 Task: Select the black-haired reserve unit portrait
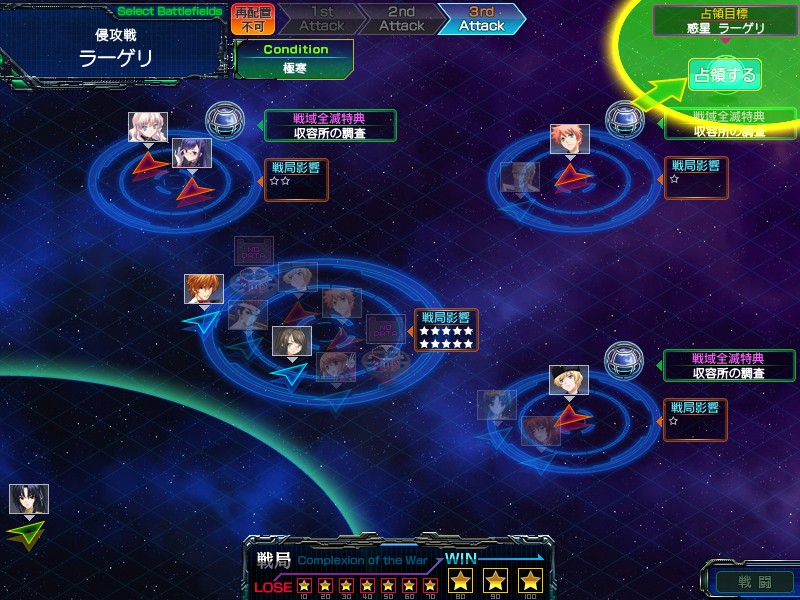28,499
